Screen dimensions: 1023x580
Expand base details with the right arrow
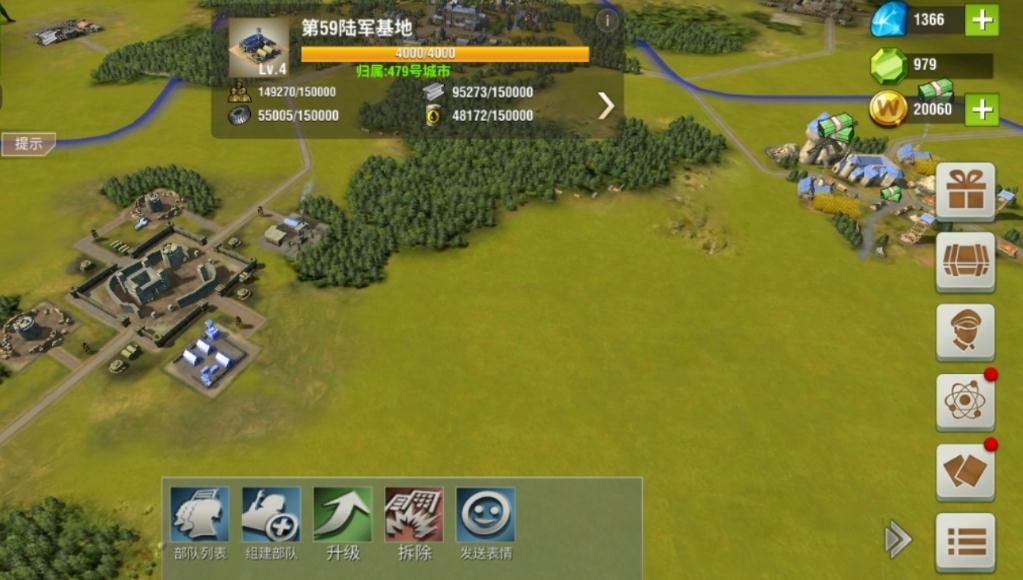click(606, 105)
